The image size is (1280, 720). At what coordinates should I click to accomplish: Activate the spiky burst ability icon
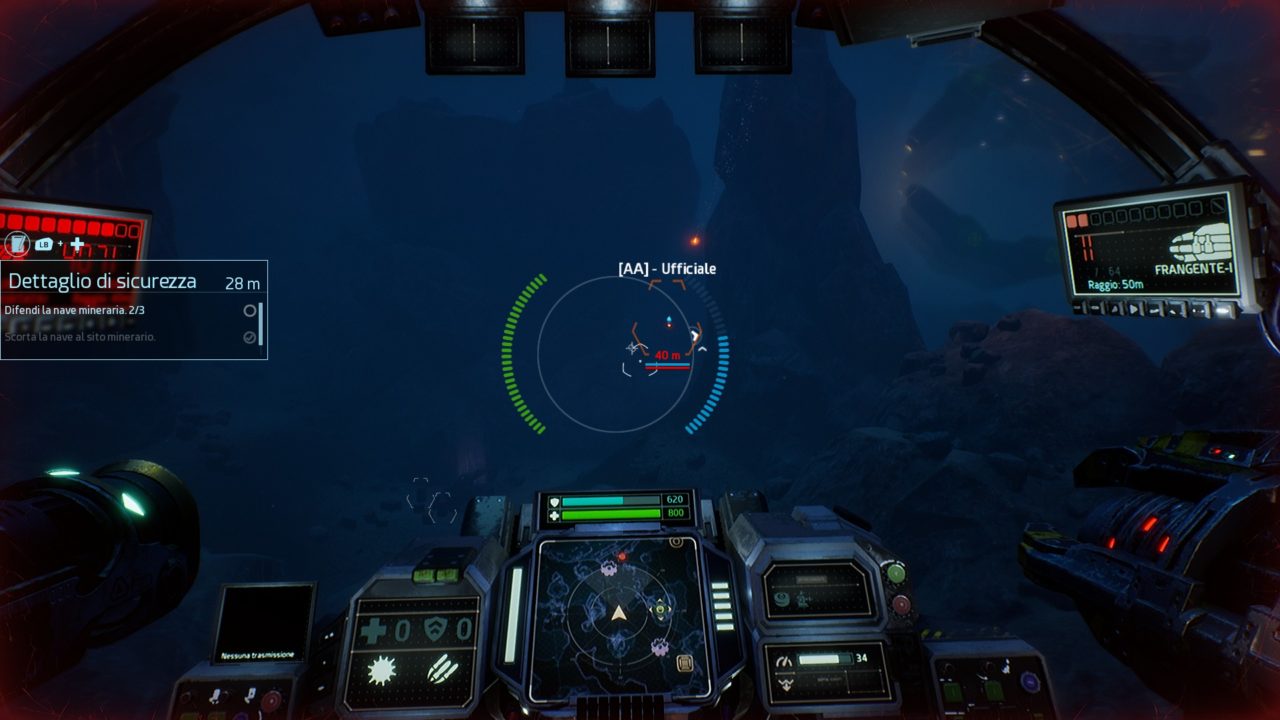[x=381, y=670]
